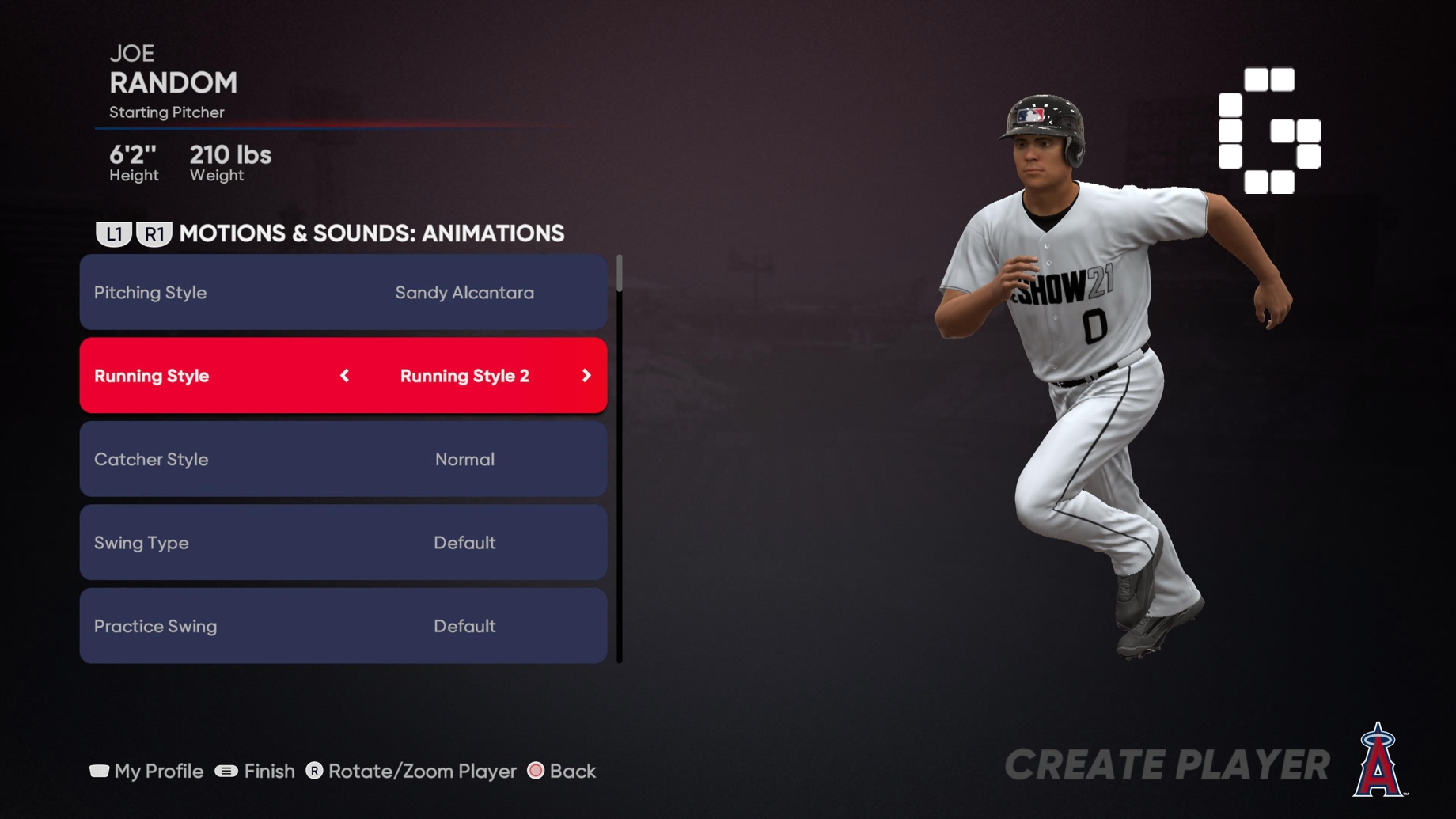Click Finish to complete the player

pyautogui.click(x=268, y=771)
